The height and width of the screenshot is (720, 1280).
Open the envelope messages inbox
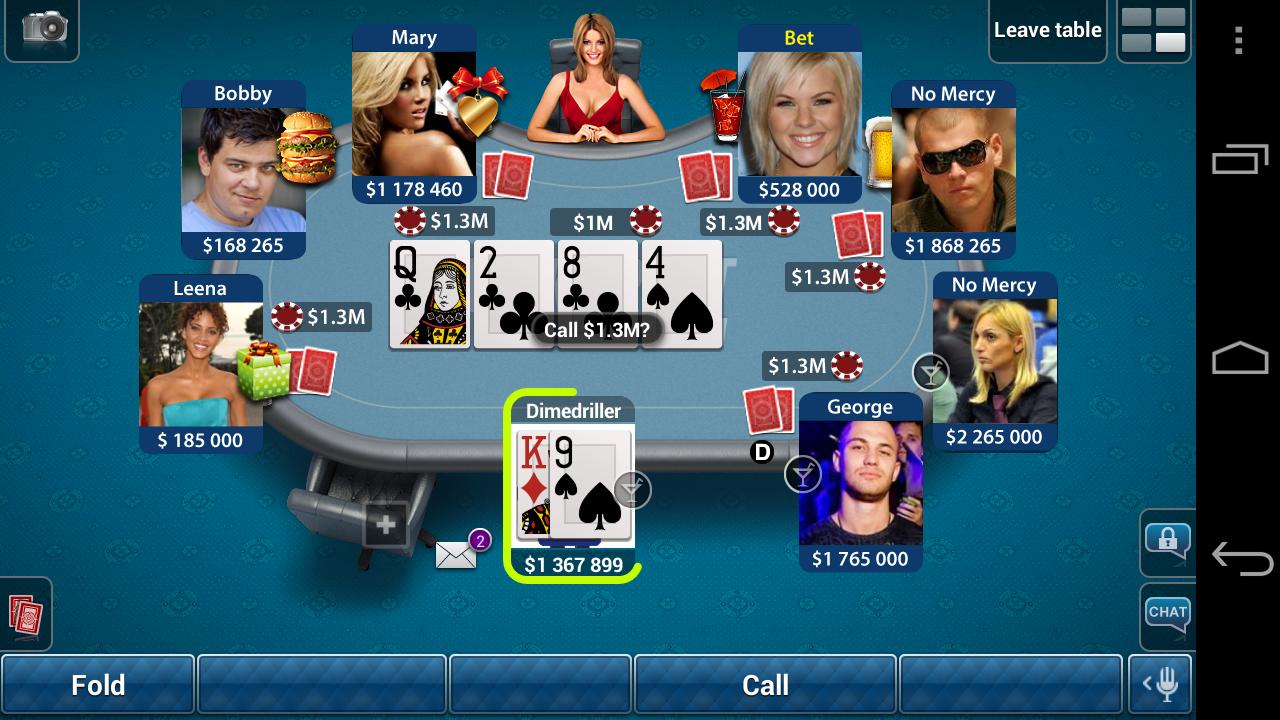pos(457,554)
